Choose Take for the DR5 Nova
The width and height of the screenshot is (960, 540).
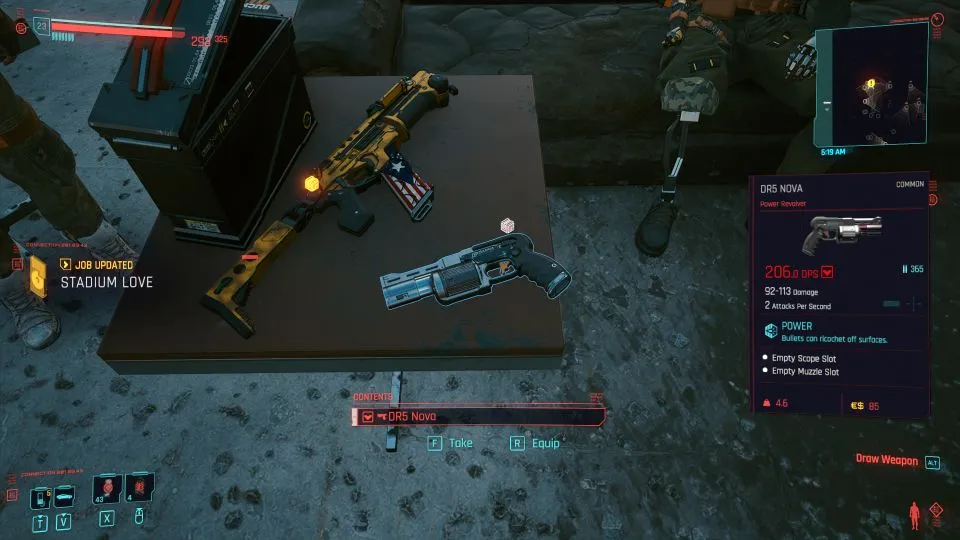click(451, 443)
